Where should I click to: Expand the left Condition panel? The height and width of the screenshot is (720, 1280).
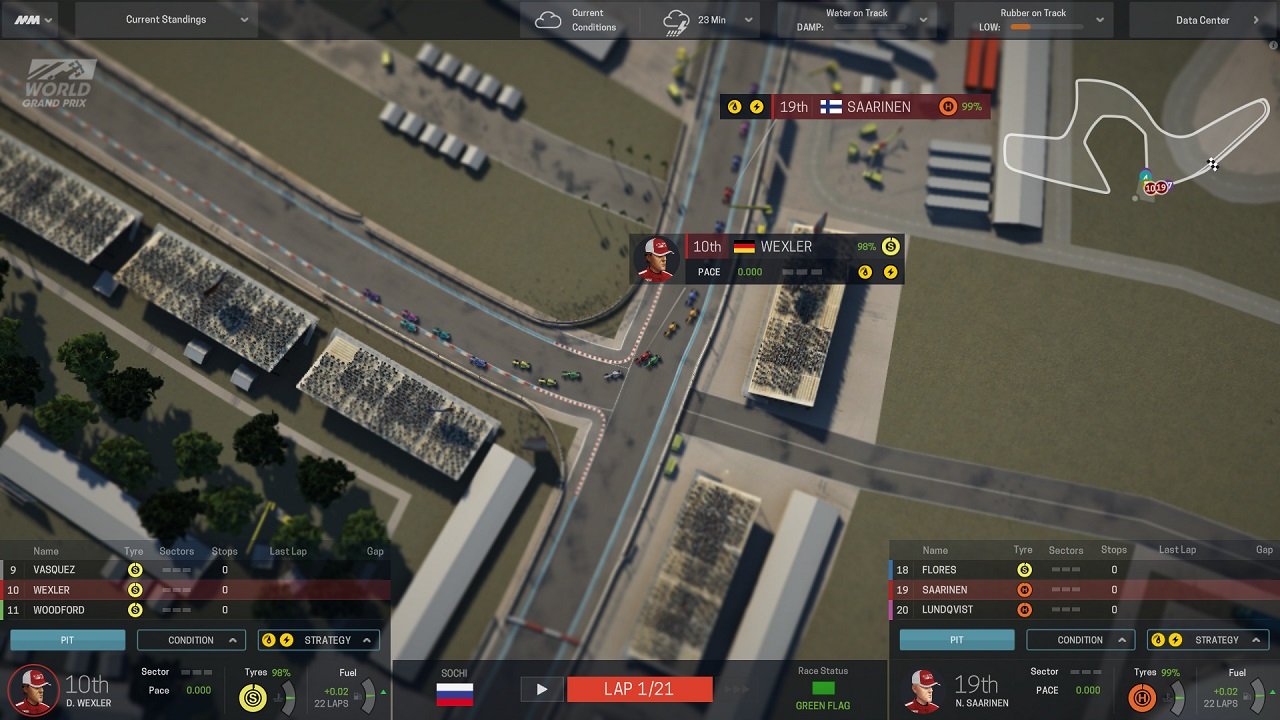pyautogui.click(x=191, y=639)
